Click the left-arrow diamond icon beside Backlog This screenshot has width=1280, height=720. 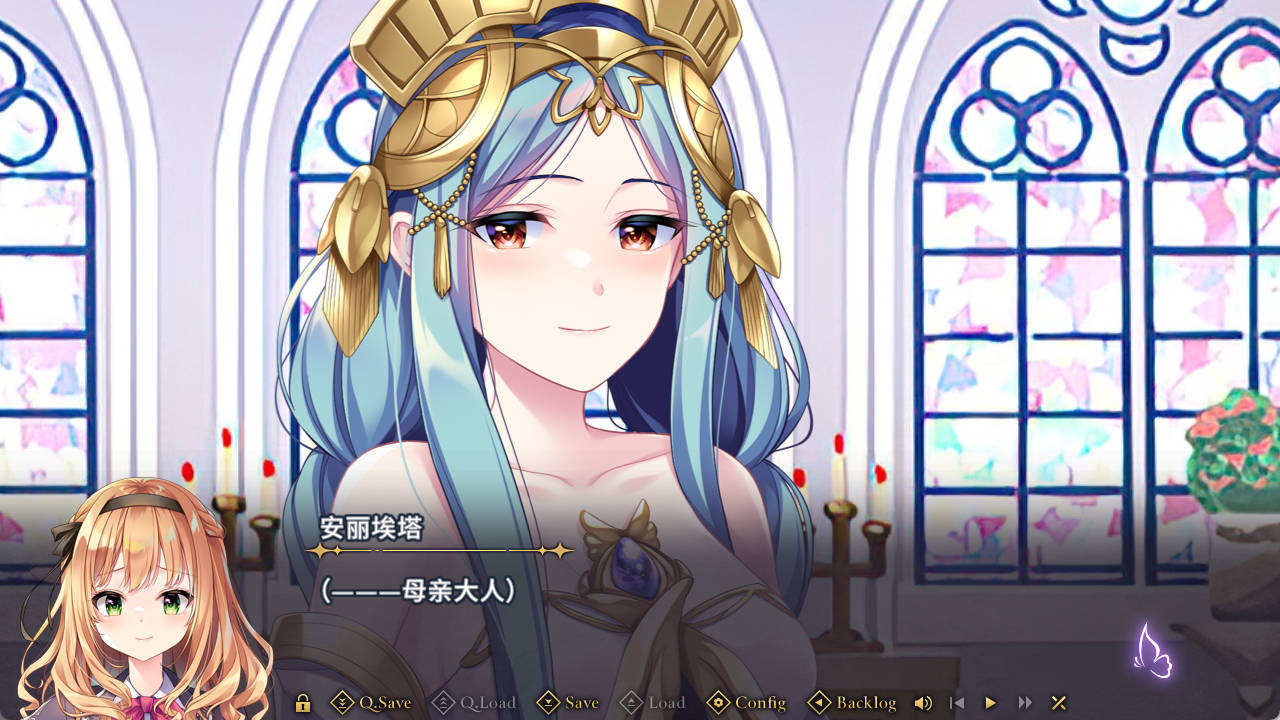818,703
